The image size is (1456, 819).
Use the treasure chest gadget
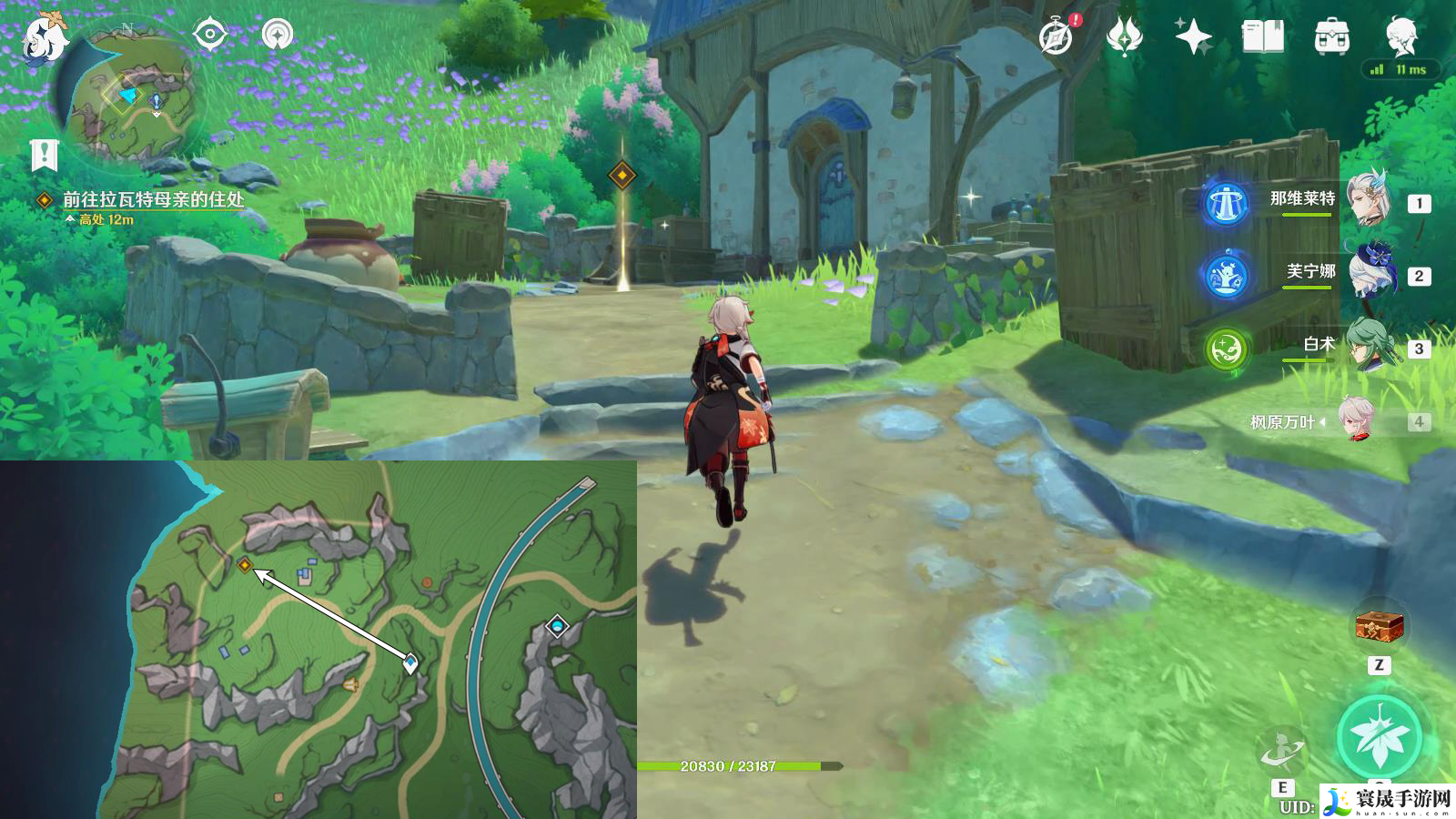1380,626
